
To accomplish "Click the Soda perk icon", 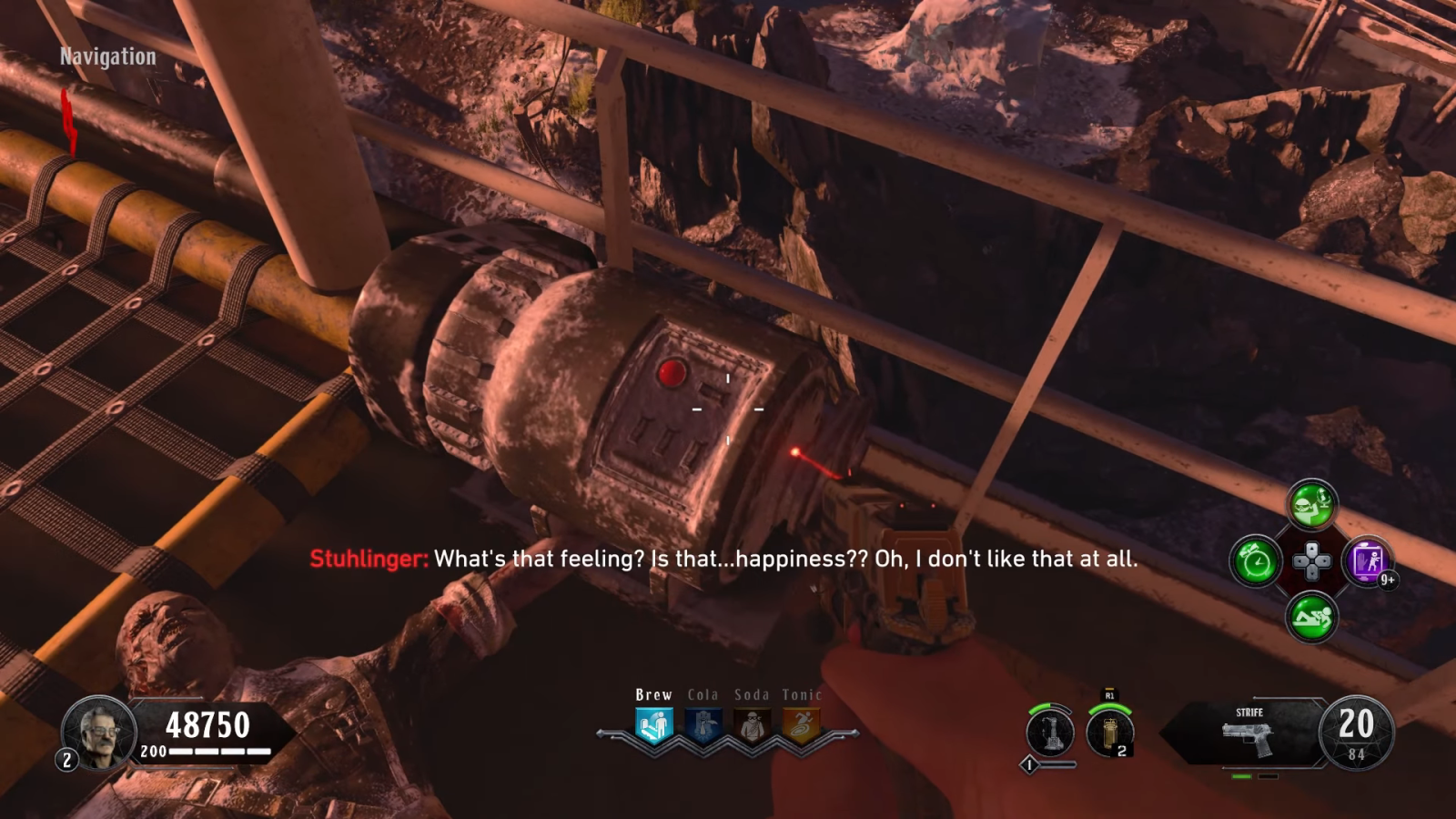I will tap(753, 726).
